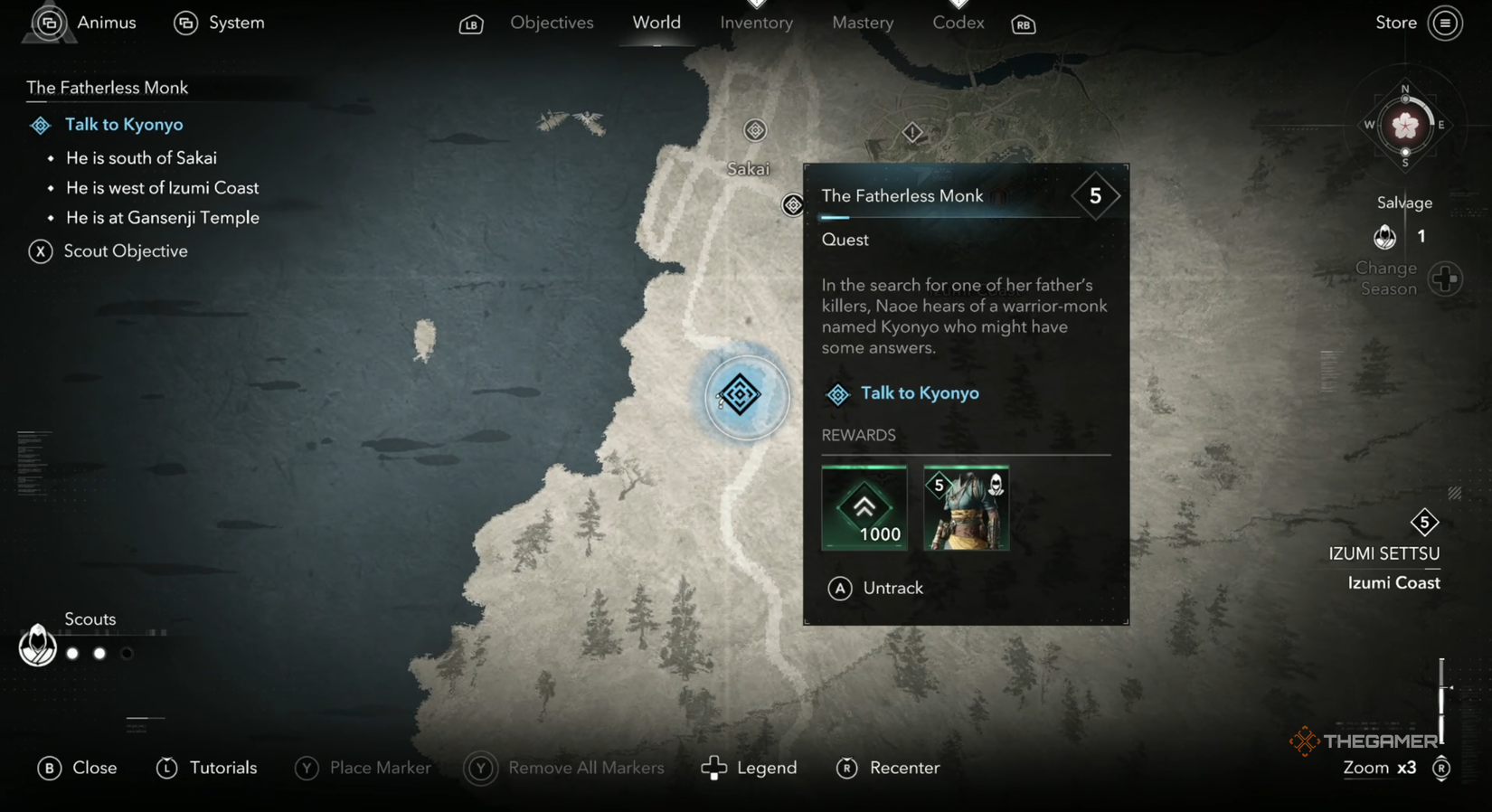
Task: Select the monk outfit reward thumbnail
Action: [966, 507]
